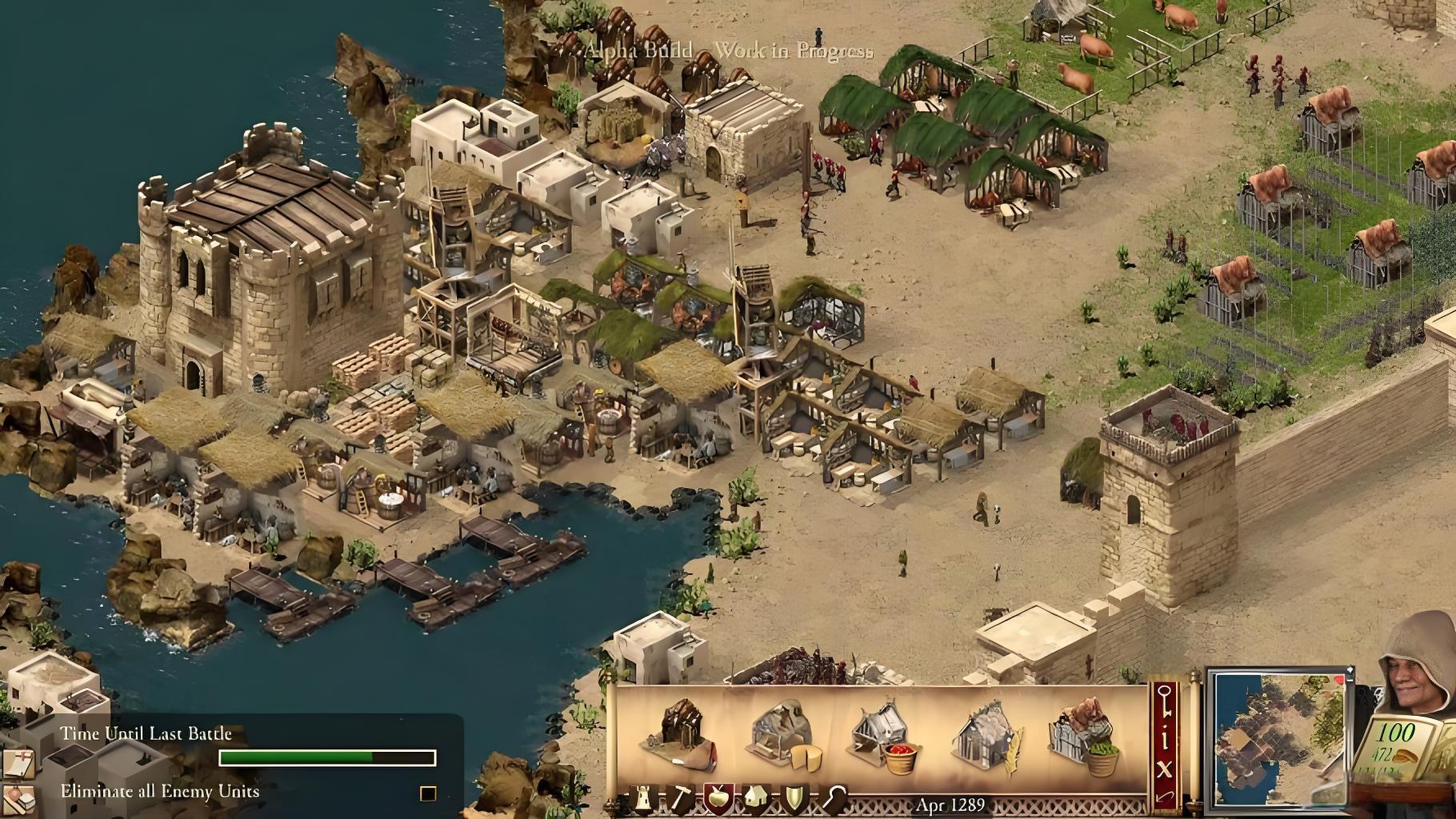
Task: Open the shield weapons buildings tab
Action: [x=794, y=799]
